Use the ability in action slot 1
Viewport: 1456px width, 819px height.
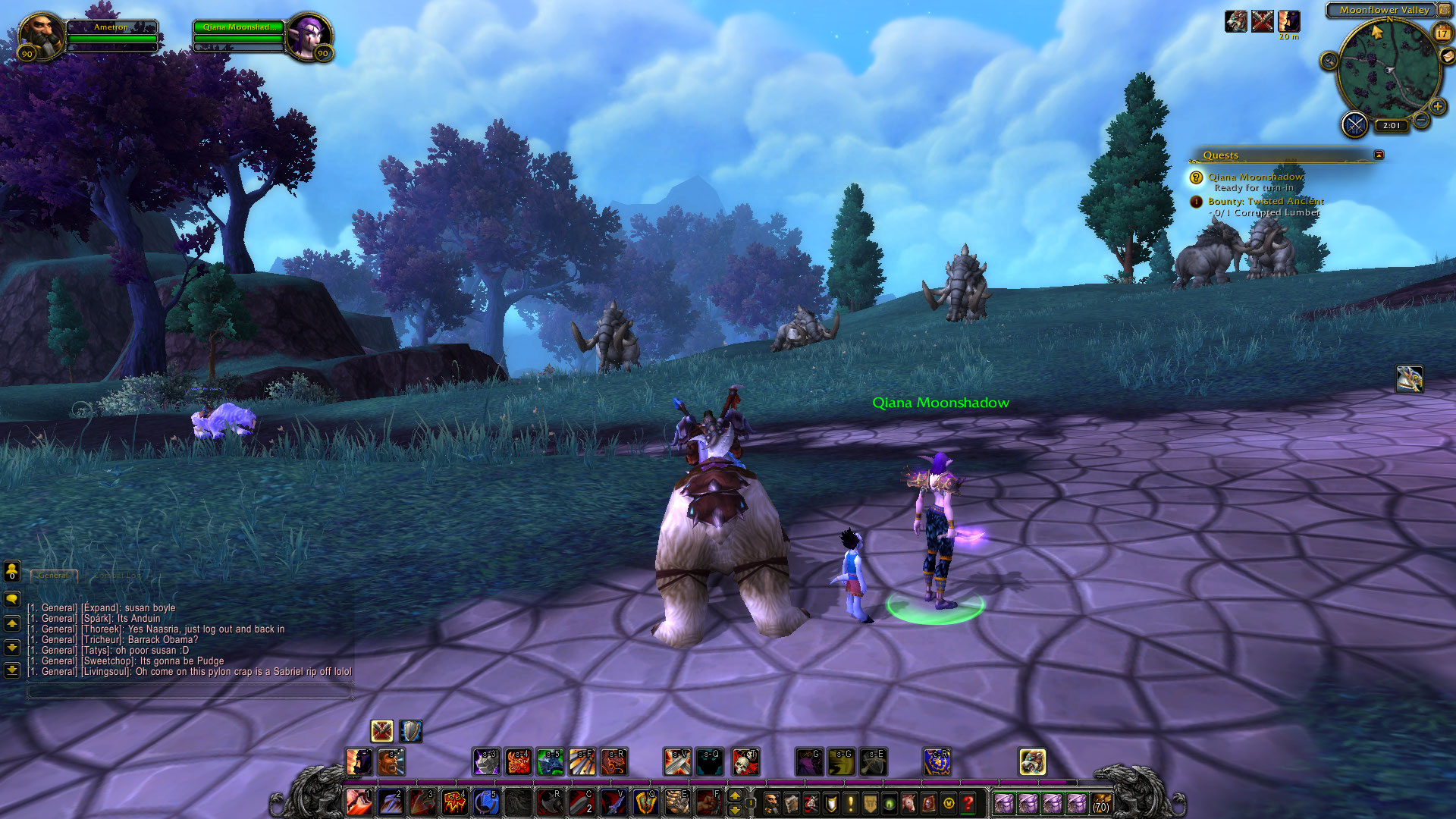tap(359, 802)
